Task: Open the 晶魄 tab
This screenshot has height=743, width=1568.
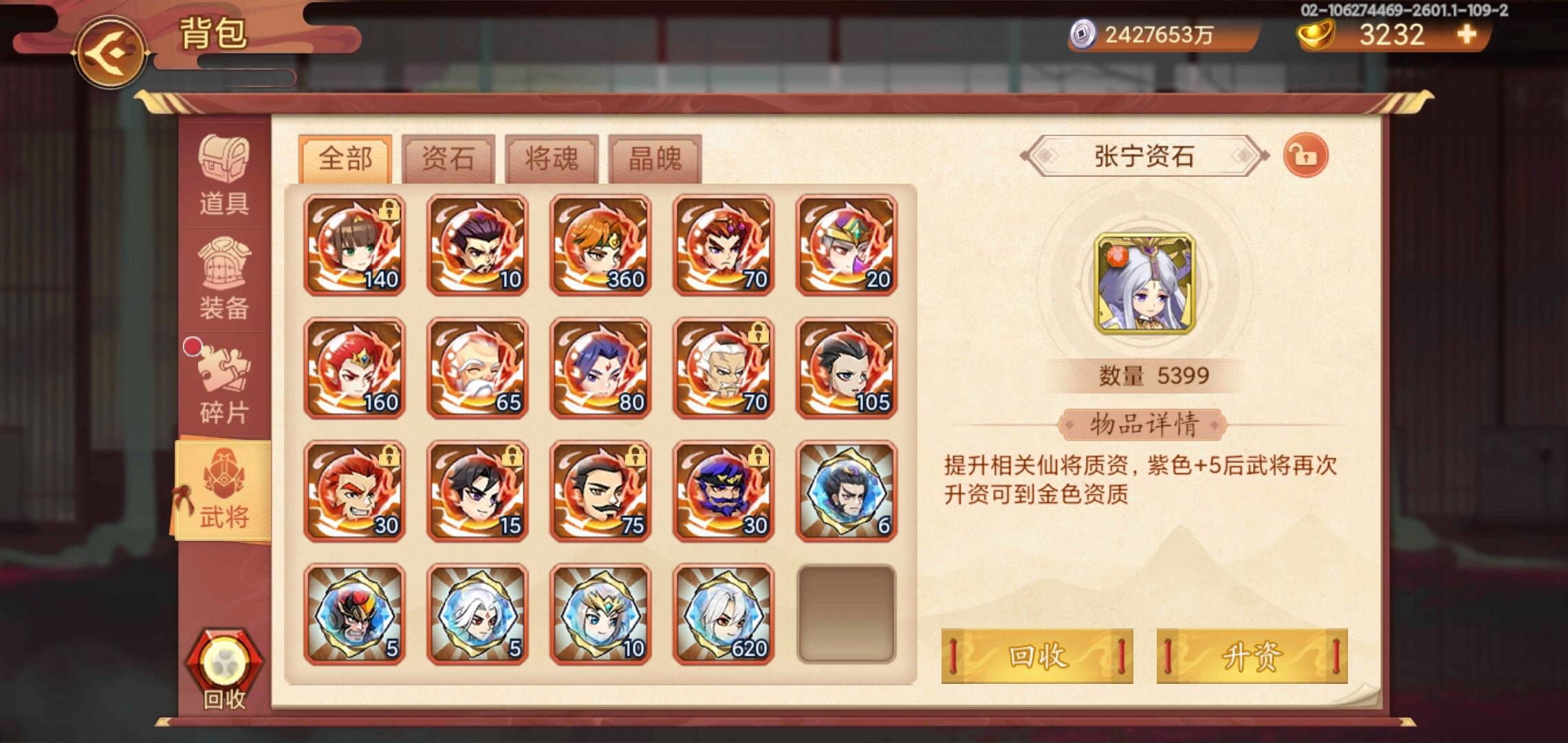Action: (x=653, y=158)
